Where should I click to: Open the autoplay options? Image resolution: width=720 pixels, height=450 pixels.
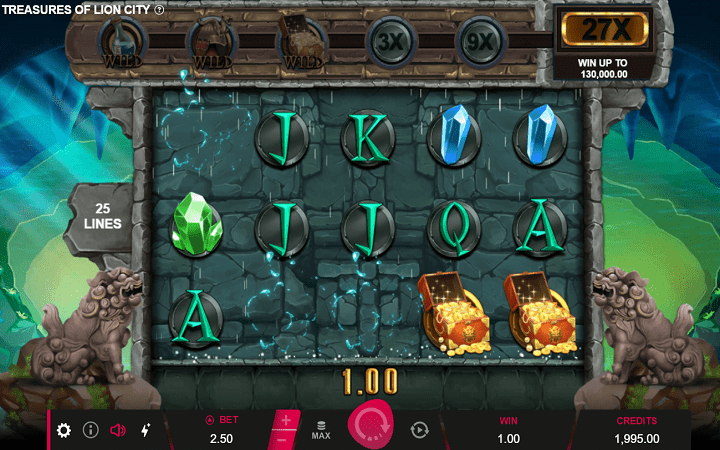(419, 430)
